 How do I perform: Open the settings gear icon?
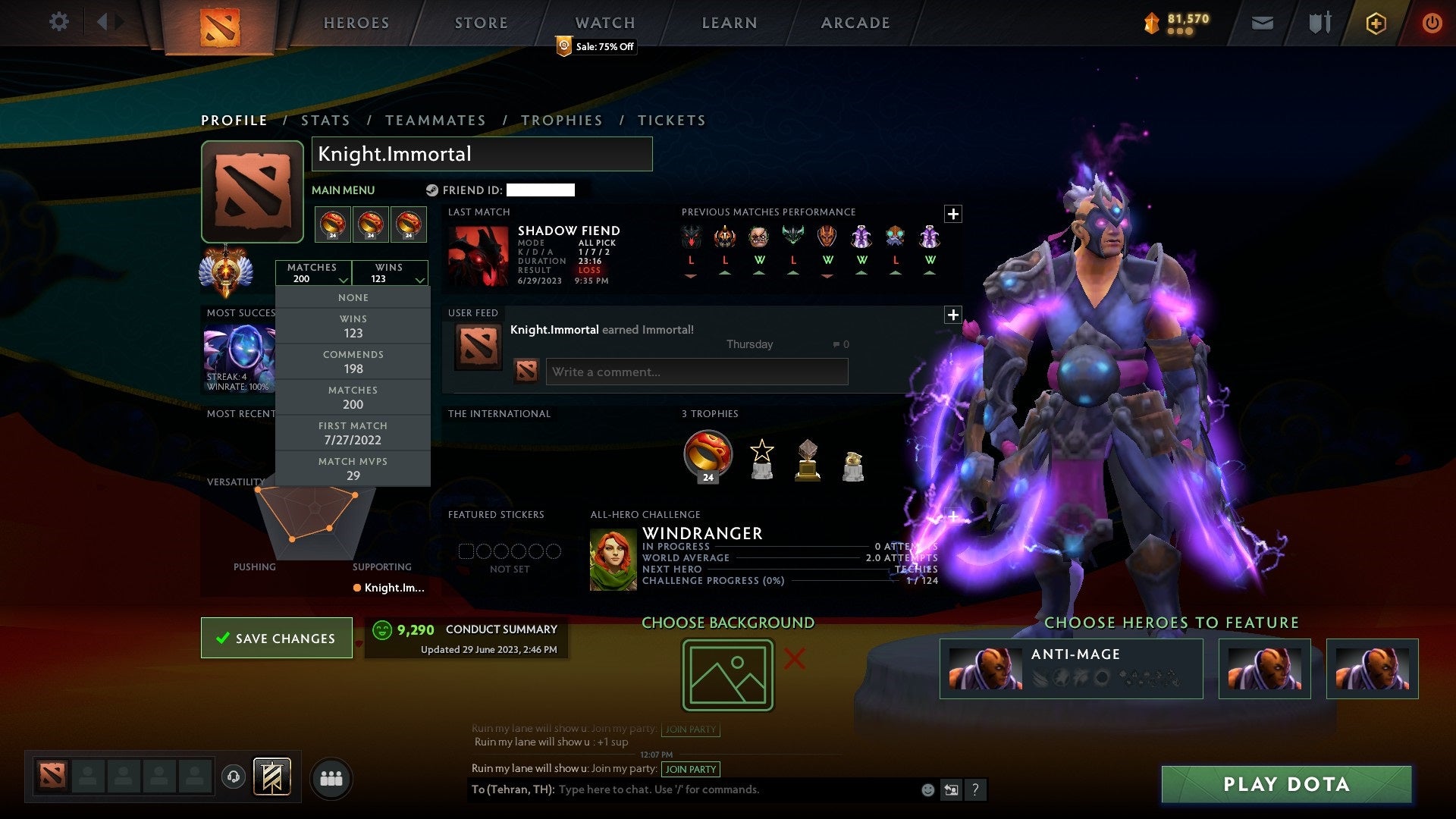59,22
